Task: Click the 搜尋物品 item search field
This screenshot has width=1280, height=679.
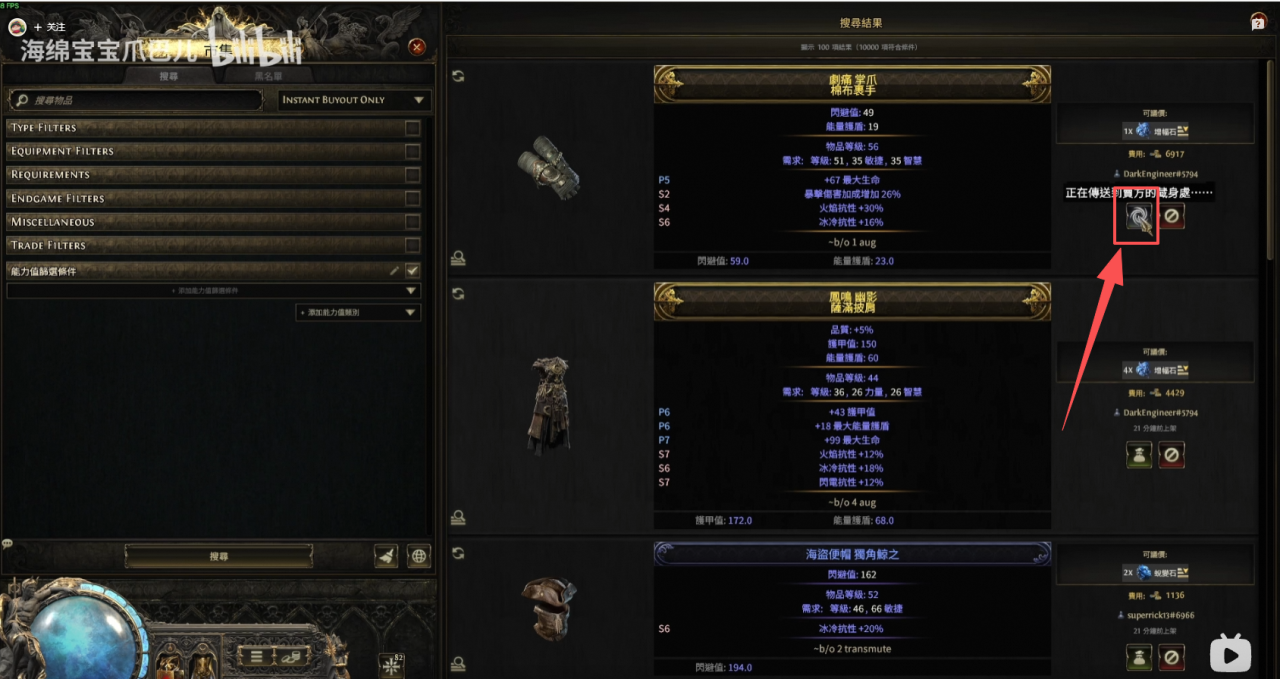Action: (140, 100)
